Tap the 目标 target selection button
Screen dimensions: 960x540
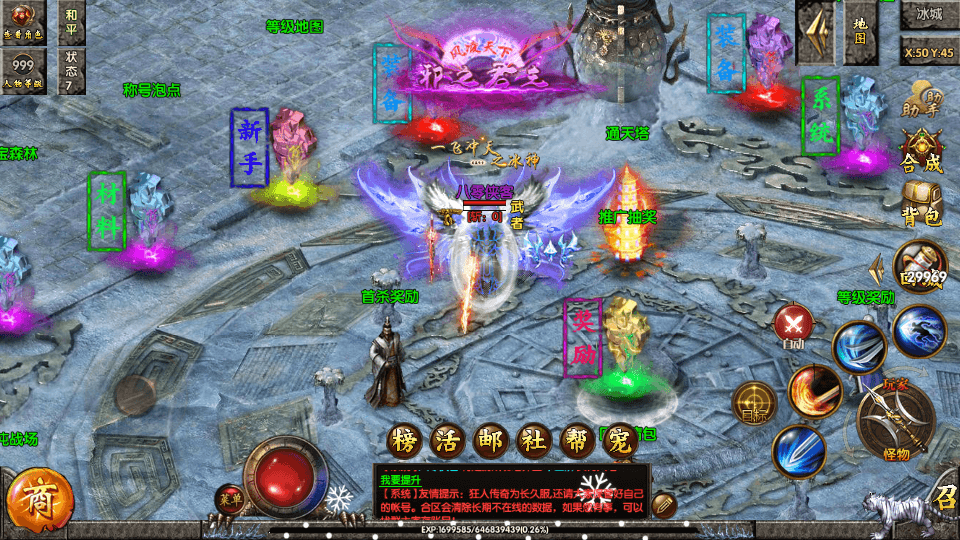pos(754,402)
